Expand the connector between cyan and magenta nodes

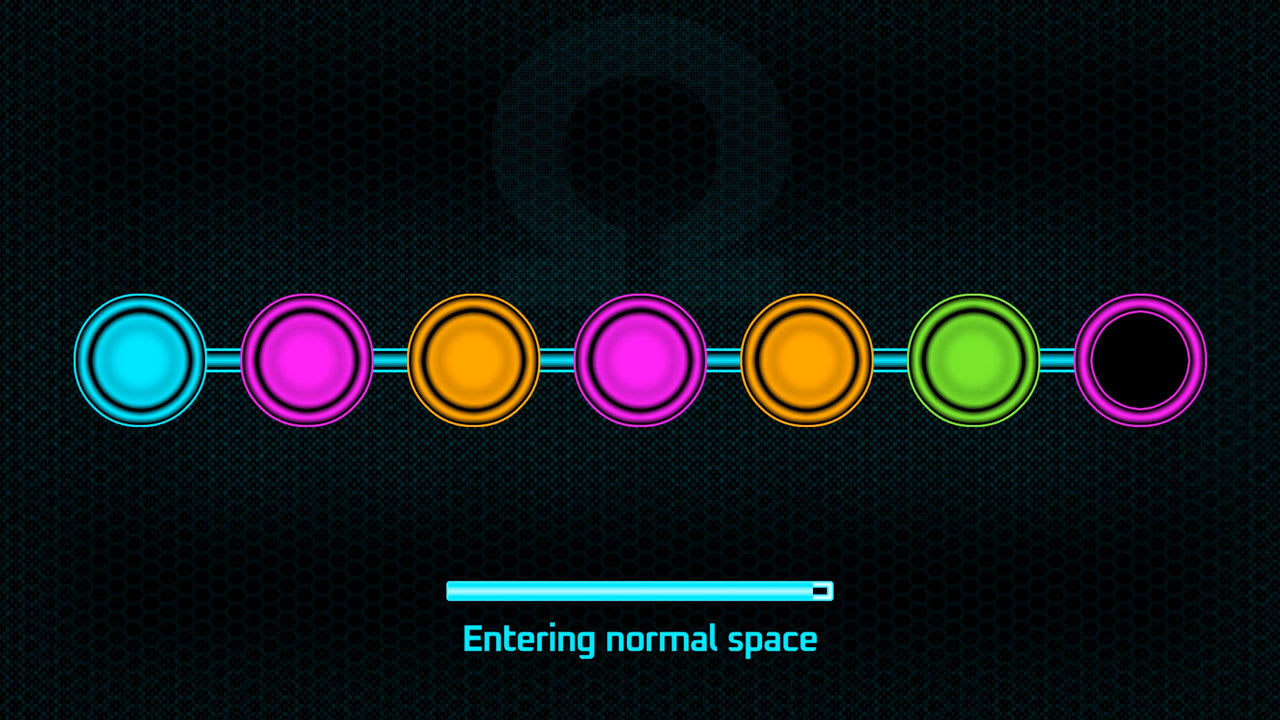click(223, 361)
